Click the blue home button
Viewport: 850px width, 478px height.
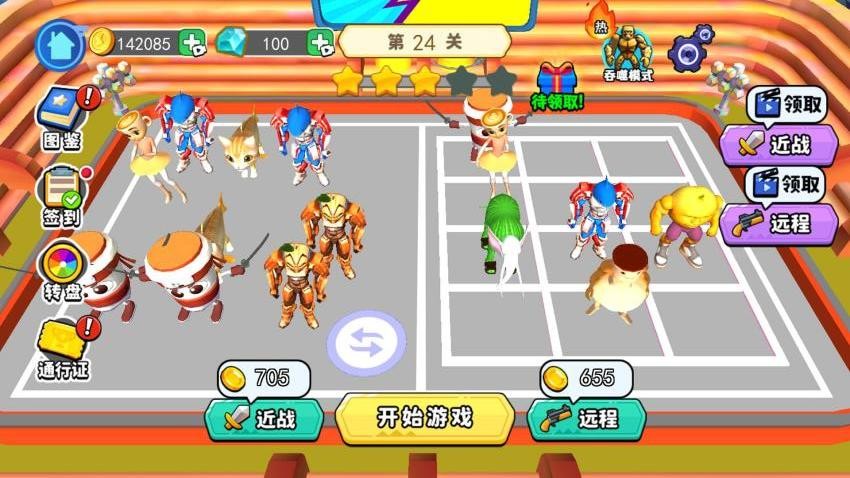(x=59, y=44)
